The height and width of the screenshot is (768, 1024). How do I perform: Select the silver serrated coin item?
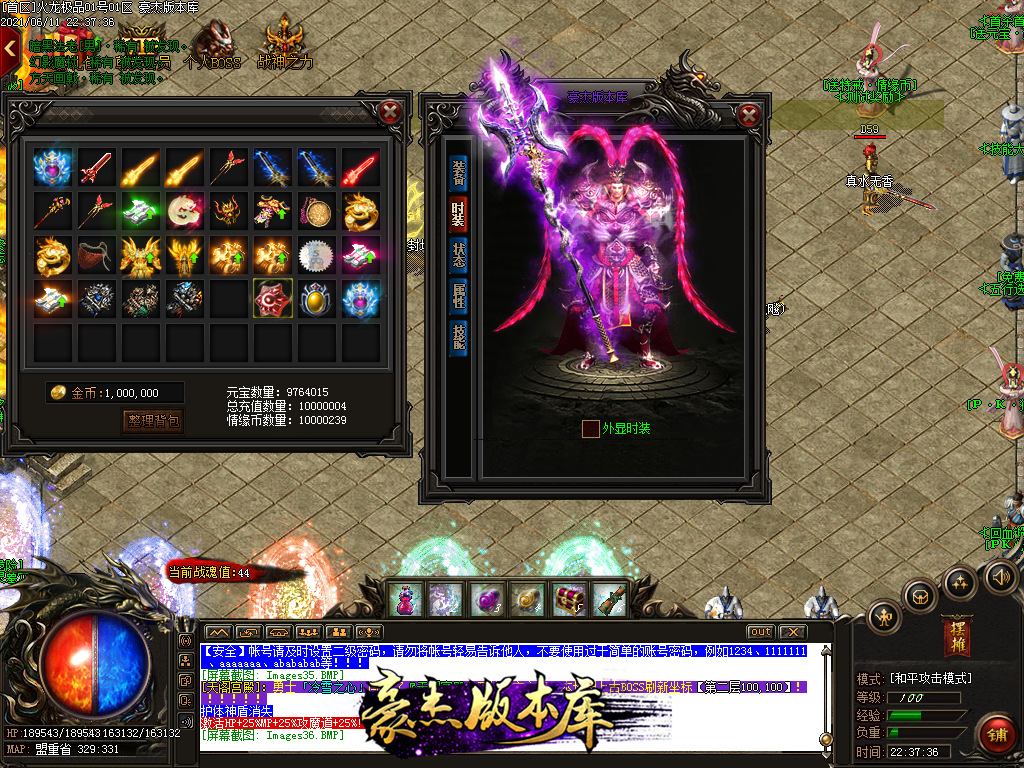pyautogui.click(x=316, y=254)
